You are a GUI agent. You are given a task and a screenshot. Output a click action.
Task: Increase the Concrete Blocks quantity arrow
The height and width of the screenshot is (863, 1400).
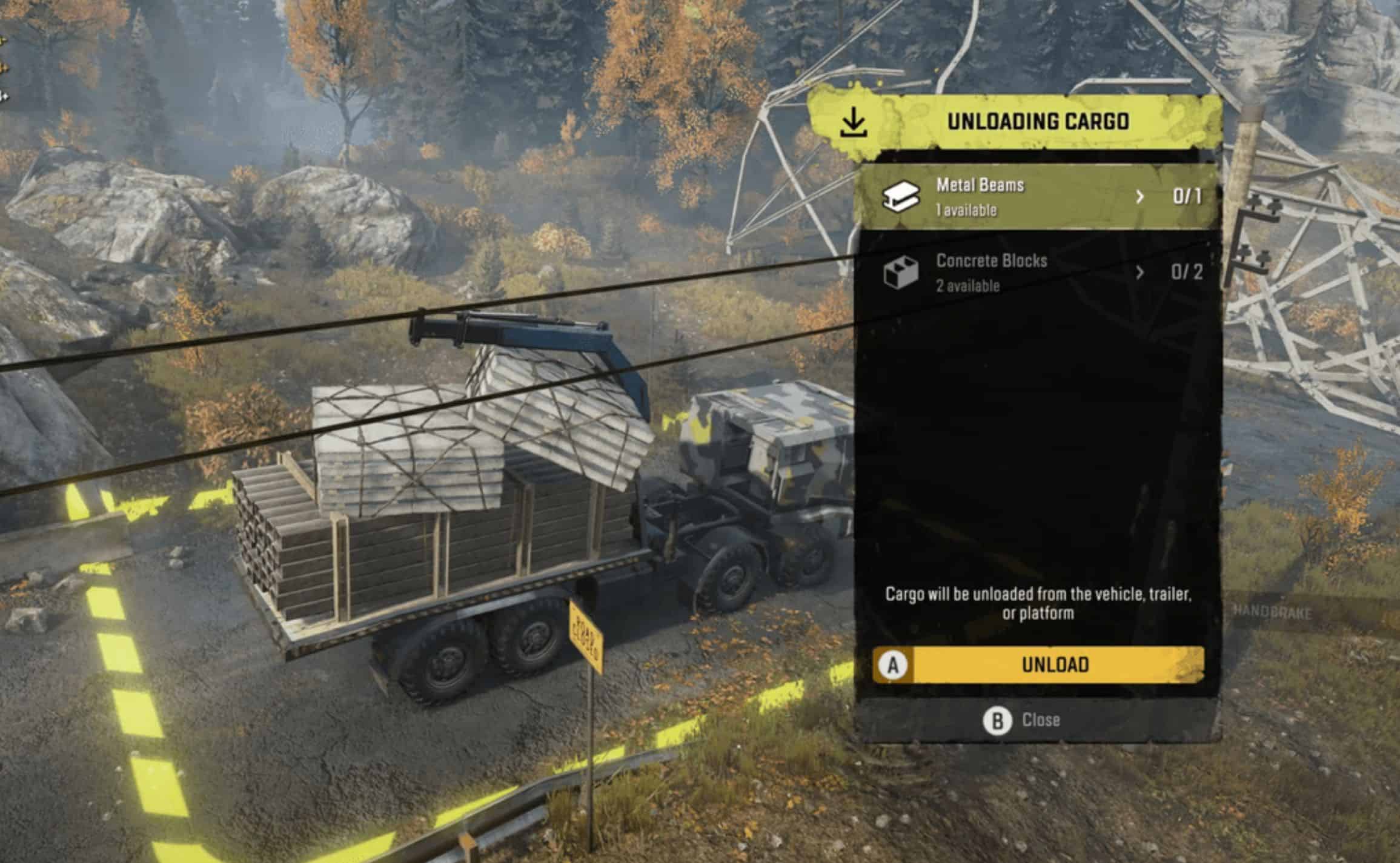1140,273
